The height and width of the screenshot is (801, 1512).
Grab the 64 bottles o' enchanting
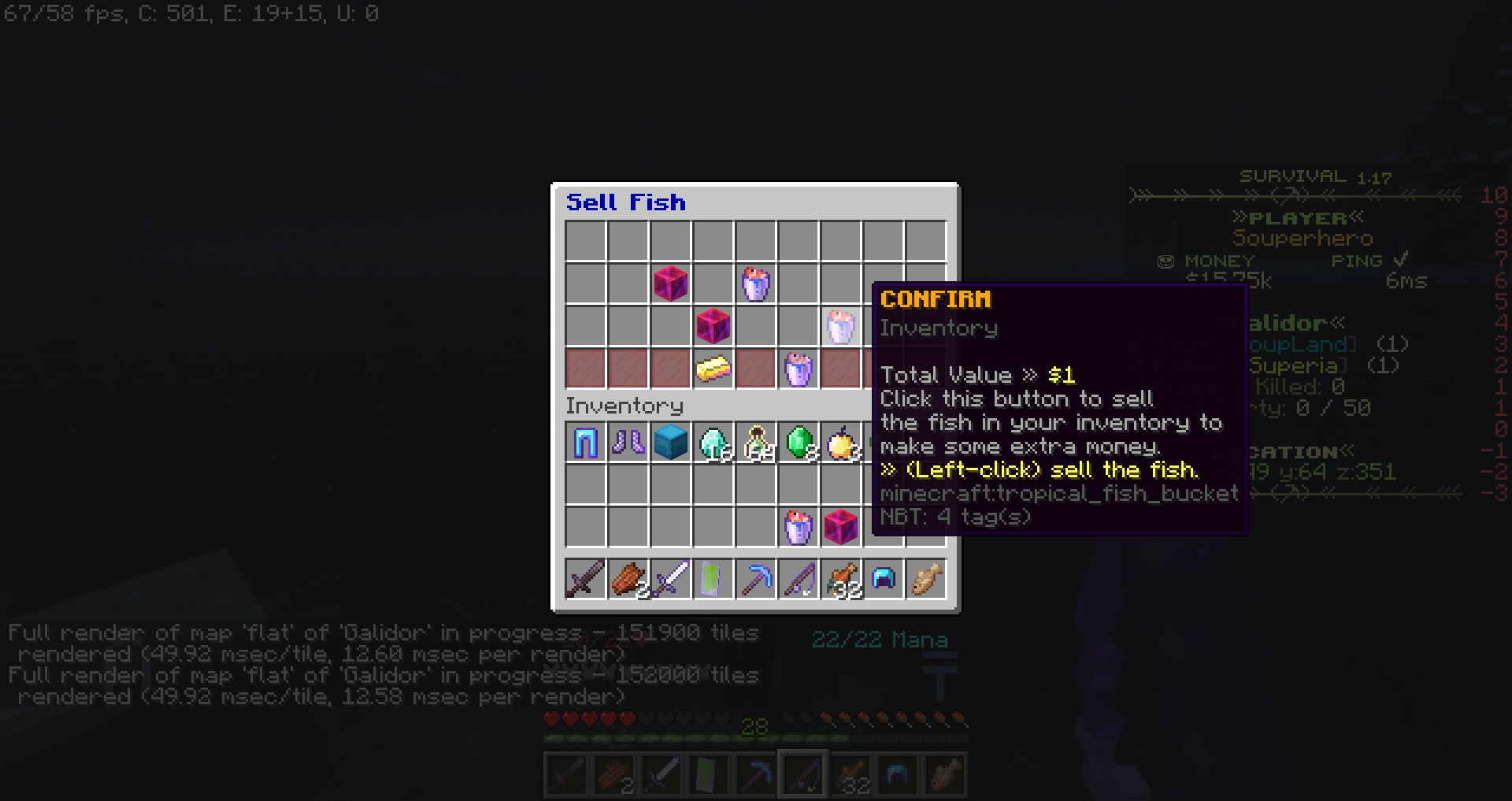tap(756, 443)
